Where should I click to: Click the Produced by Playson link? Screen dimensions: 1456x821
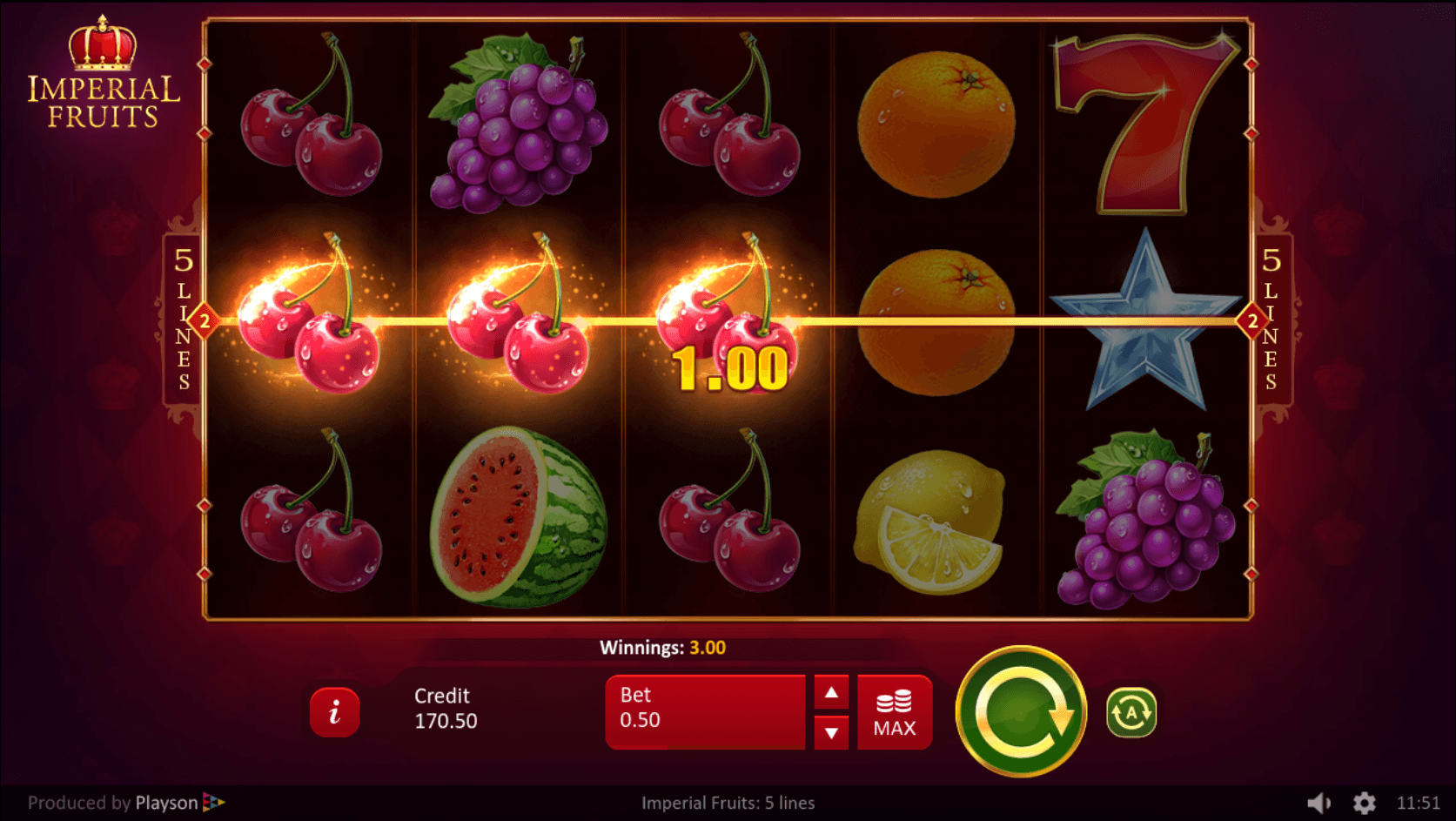[x=113, y=802]
